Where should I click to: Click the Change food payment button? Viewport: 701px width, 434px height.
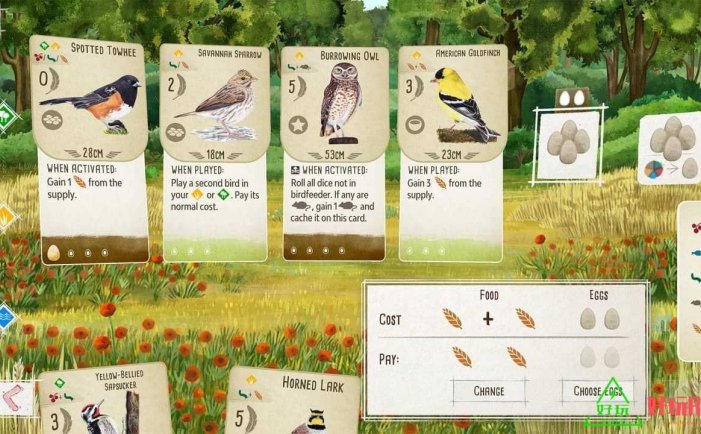click(488, 391)
